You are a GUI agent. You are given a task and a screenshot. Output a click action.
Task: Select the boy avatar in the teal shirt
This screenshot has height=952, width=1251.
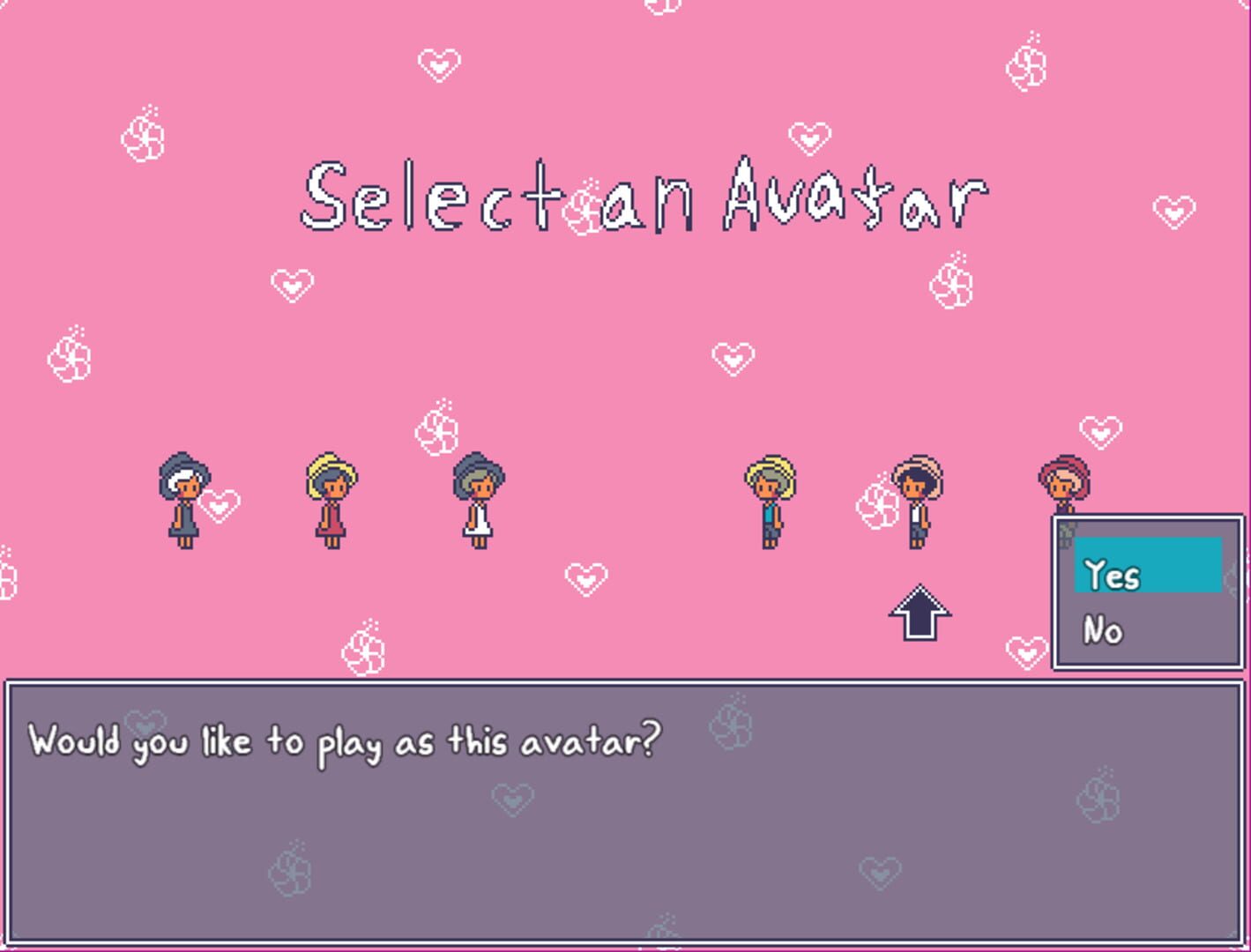click(x=771, y=502)
